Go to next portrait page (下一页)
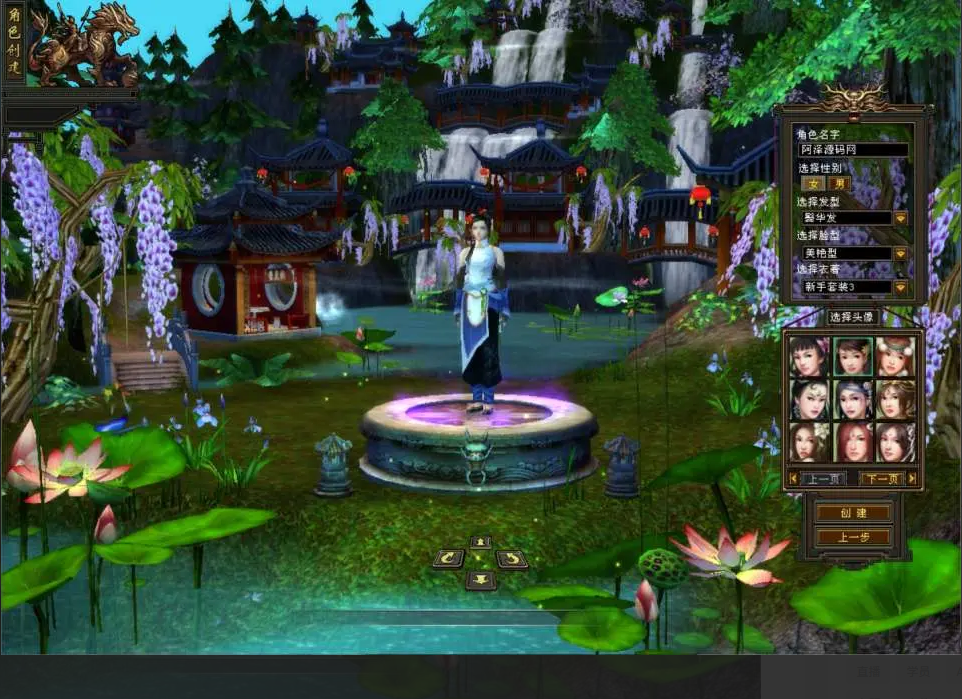The width and height of the screenshot is (962, 699). (881, 479)
